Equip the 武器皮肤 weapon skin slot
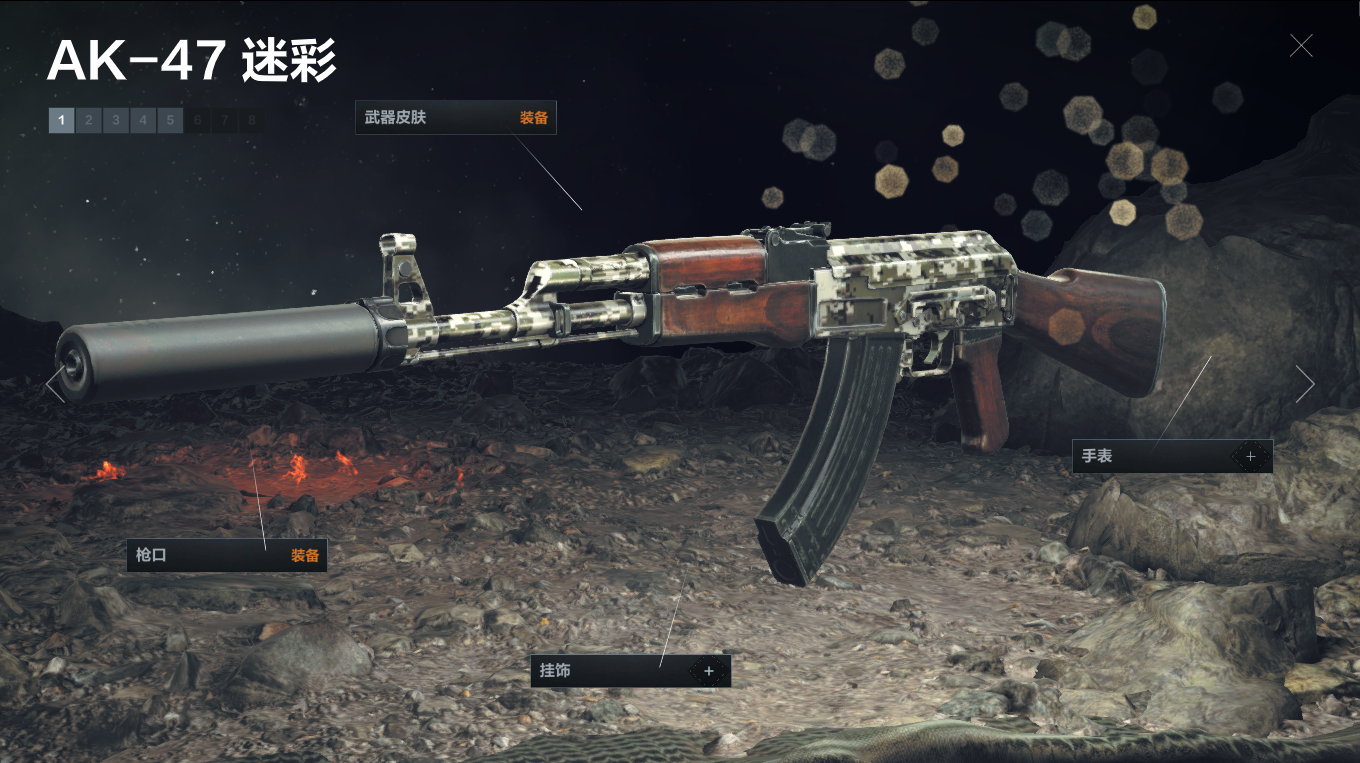This screenshot has height=763, width=1360. click(x=533, y=118)
